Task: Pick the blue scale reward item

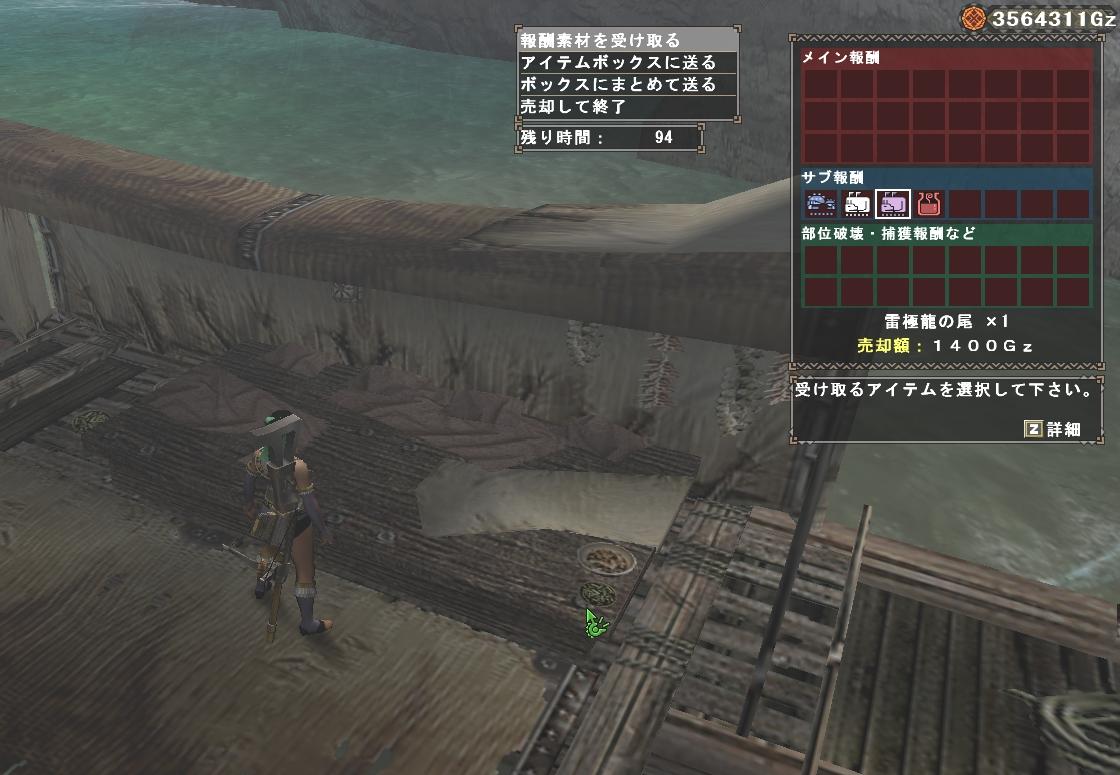Action: (820, 204)
